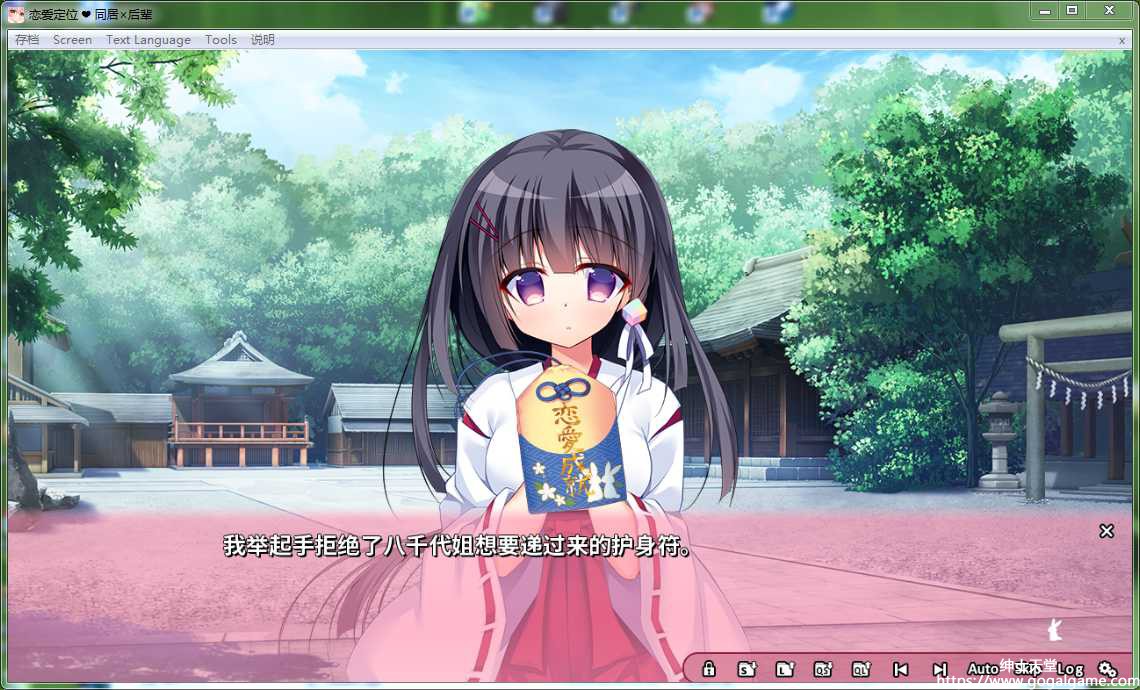This screenshot has height=690, width=1140.
Task: Enable Auto text advance
Action: [983, 669]
